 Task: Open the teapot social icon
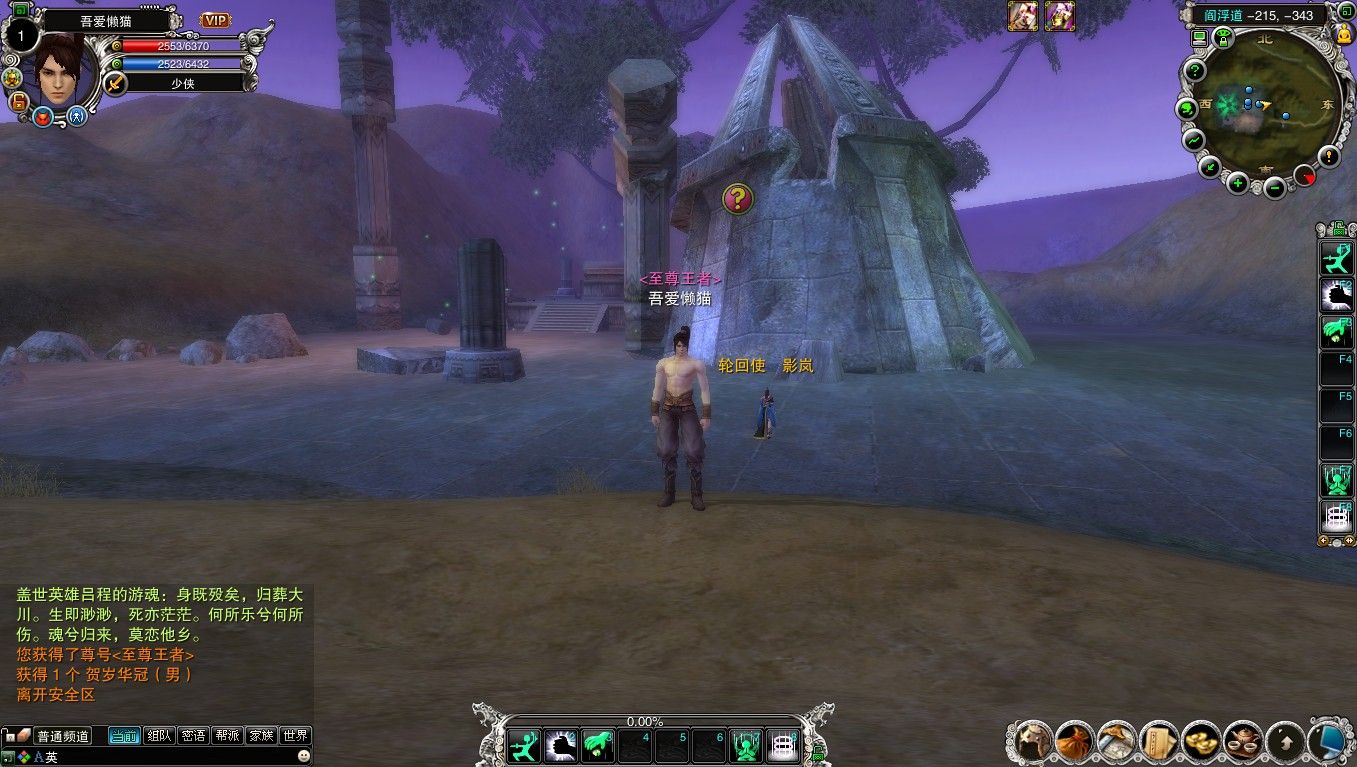[x=1243, y=741]
